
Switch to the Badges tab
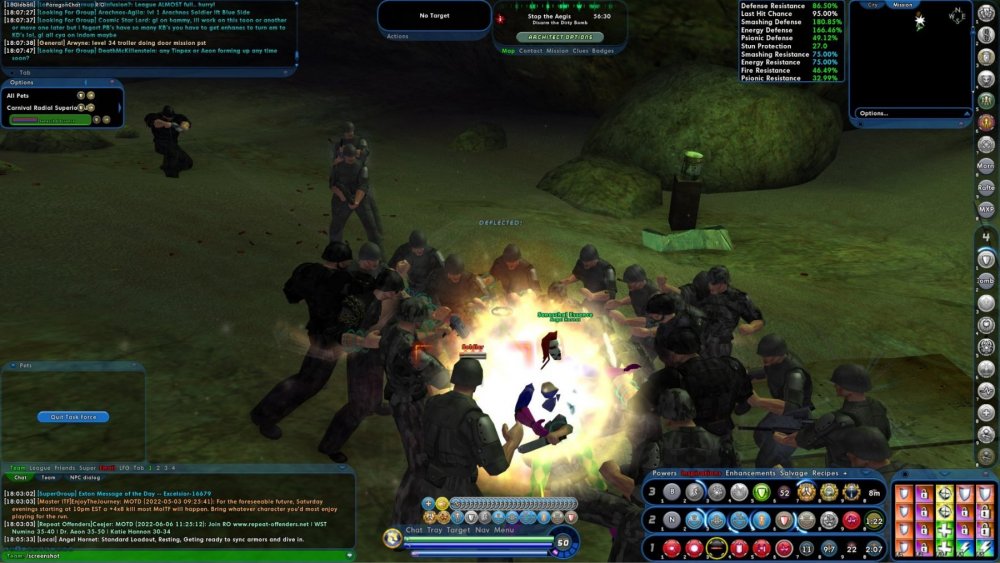pyautogui.click(x=603, y=50)
